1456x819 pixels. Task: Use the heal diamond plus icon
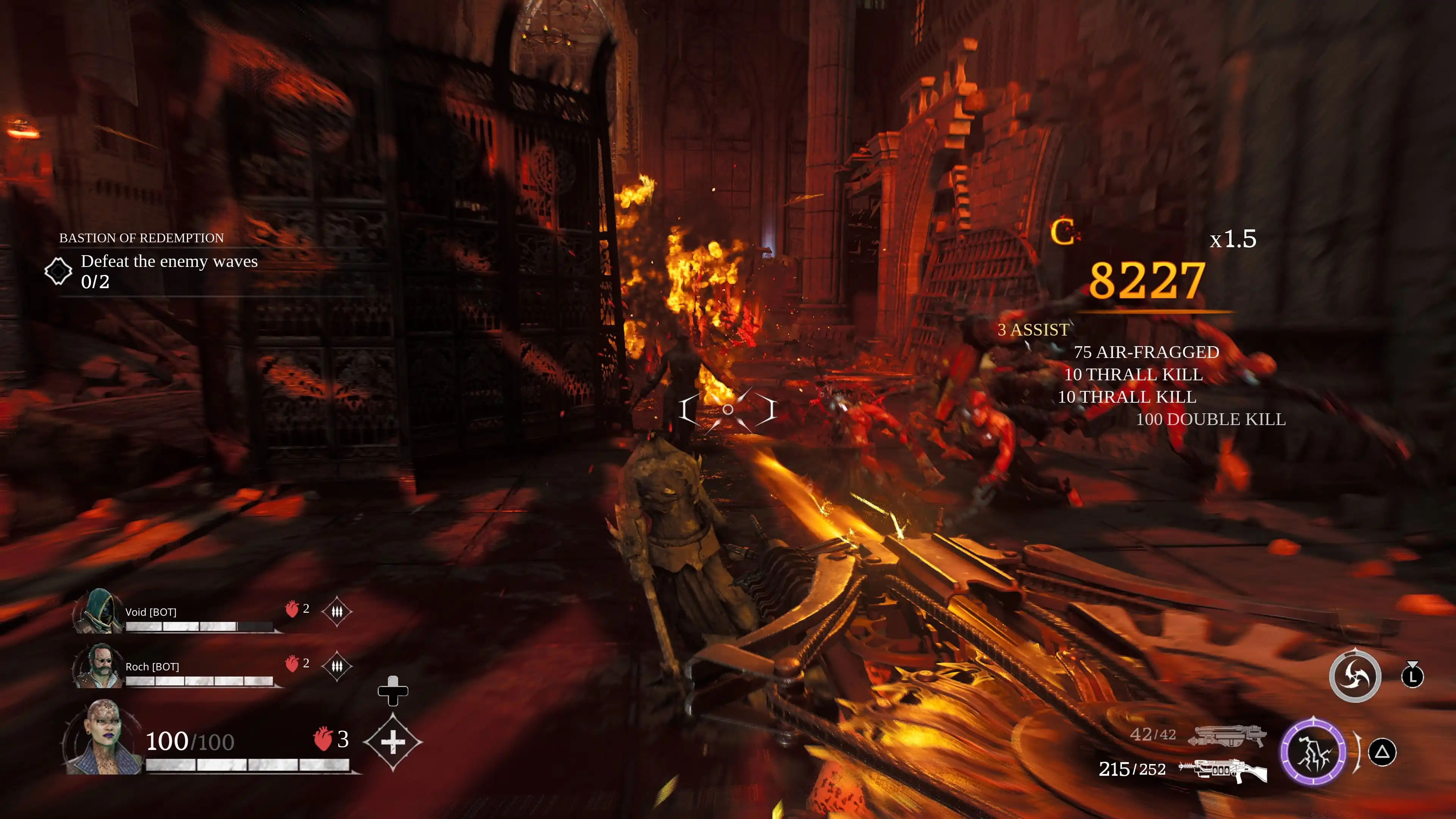(392, 742)
